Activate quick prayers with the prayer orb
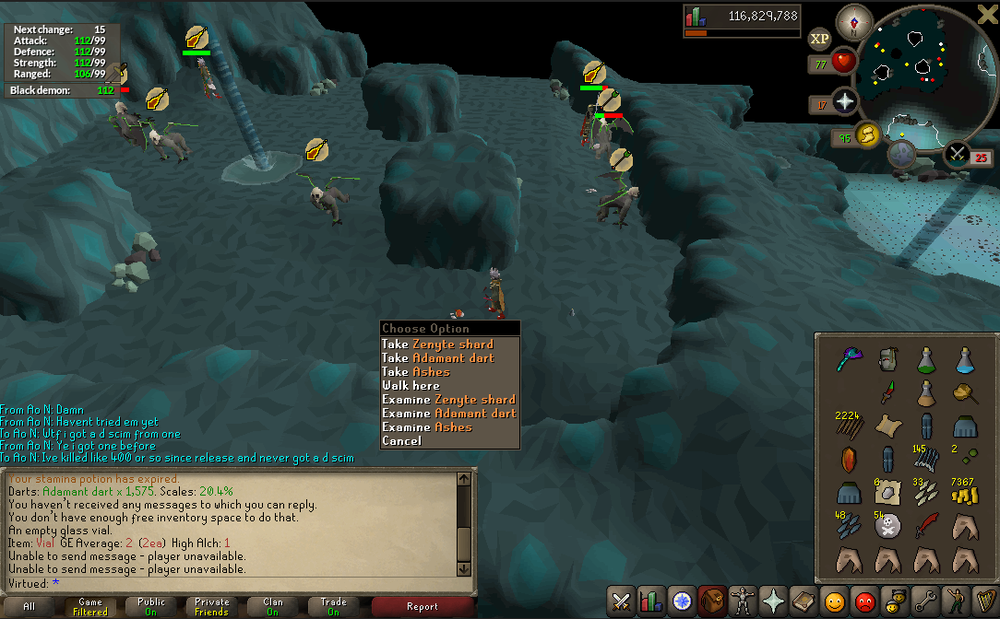The width and height of the screenshot is (1000, 619). tap(846, 101)
